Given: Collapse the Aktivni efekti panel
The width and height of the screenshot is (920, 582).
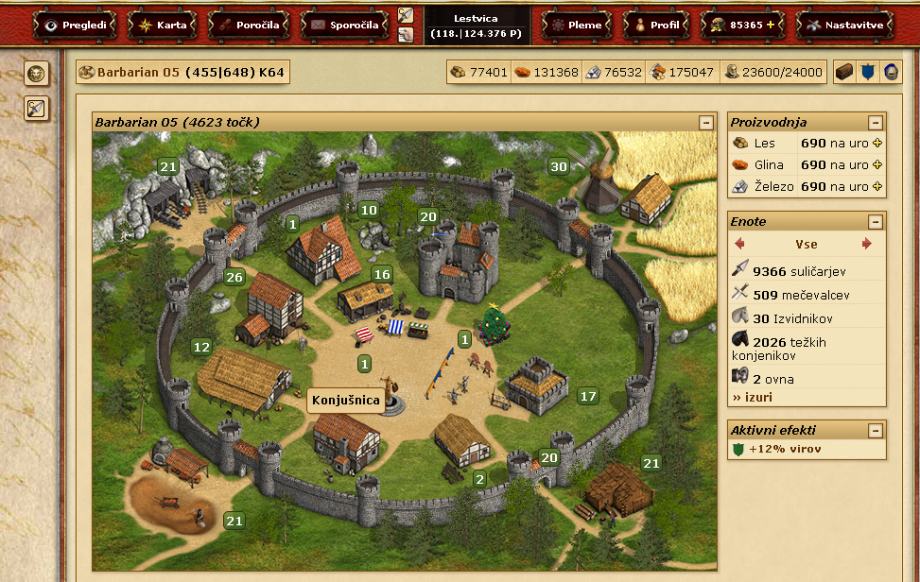Looking at the screenshot, I should tap(876, 430).
